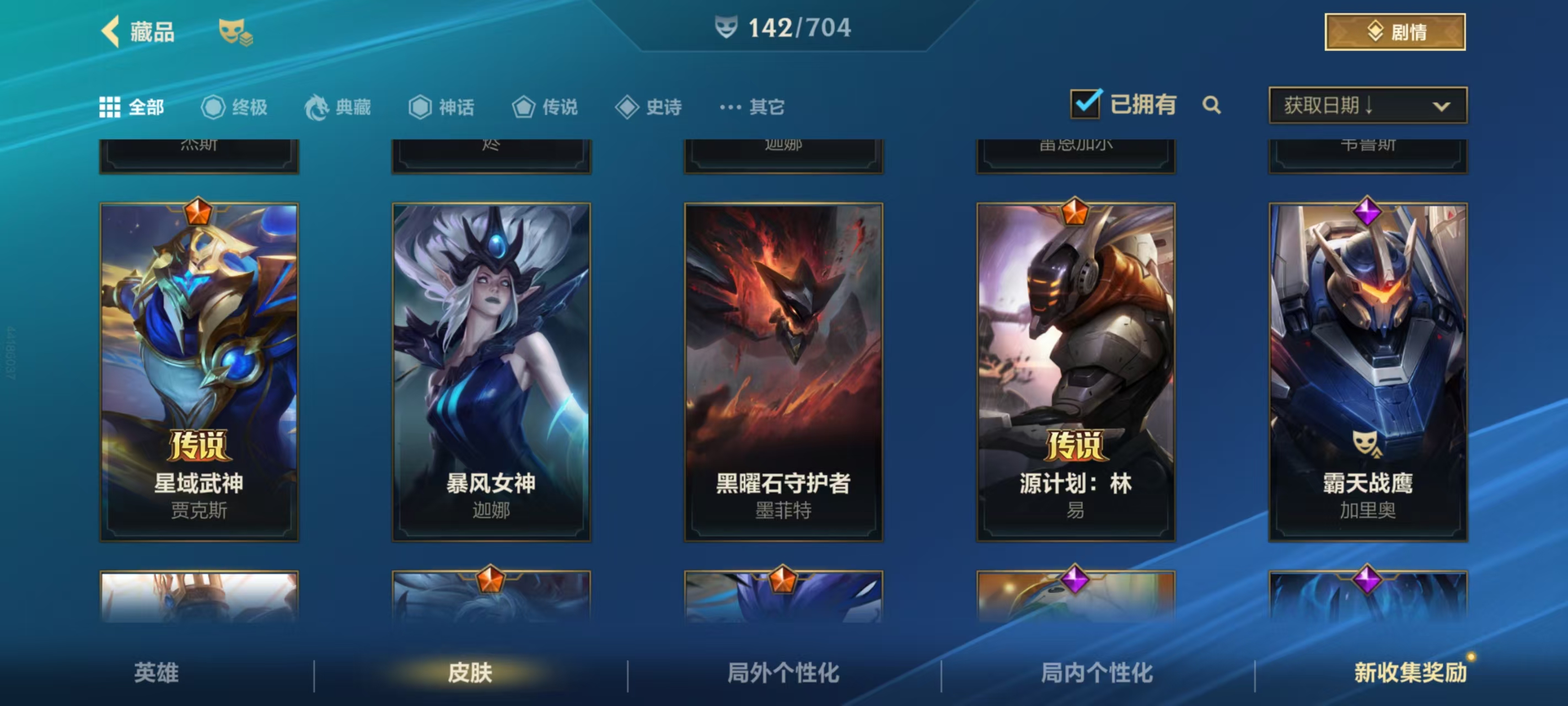The height and width of the screenshot is (706, 1568).
Task: Open the skin search magnifier
Action: (x=1211, y=105)
